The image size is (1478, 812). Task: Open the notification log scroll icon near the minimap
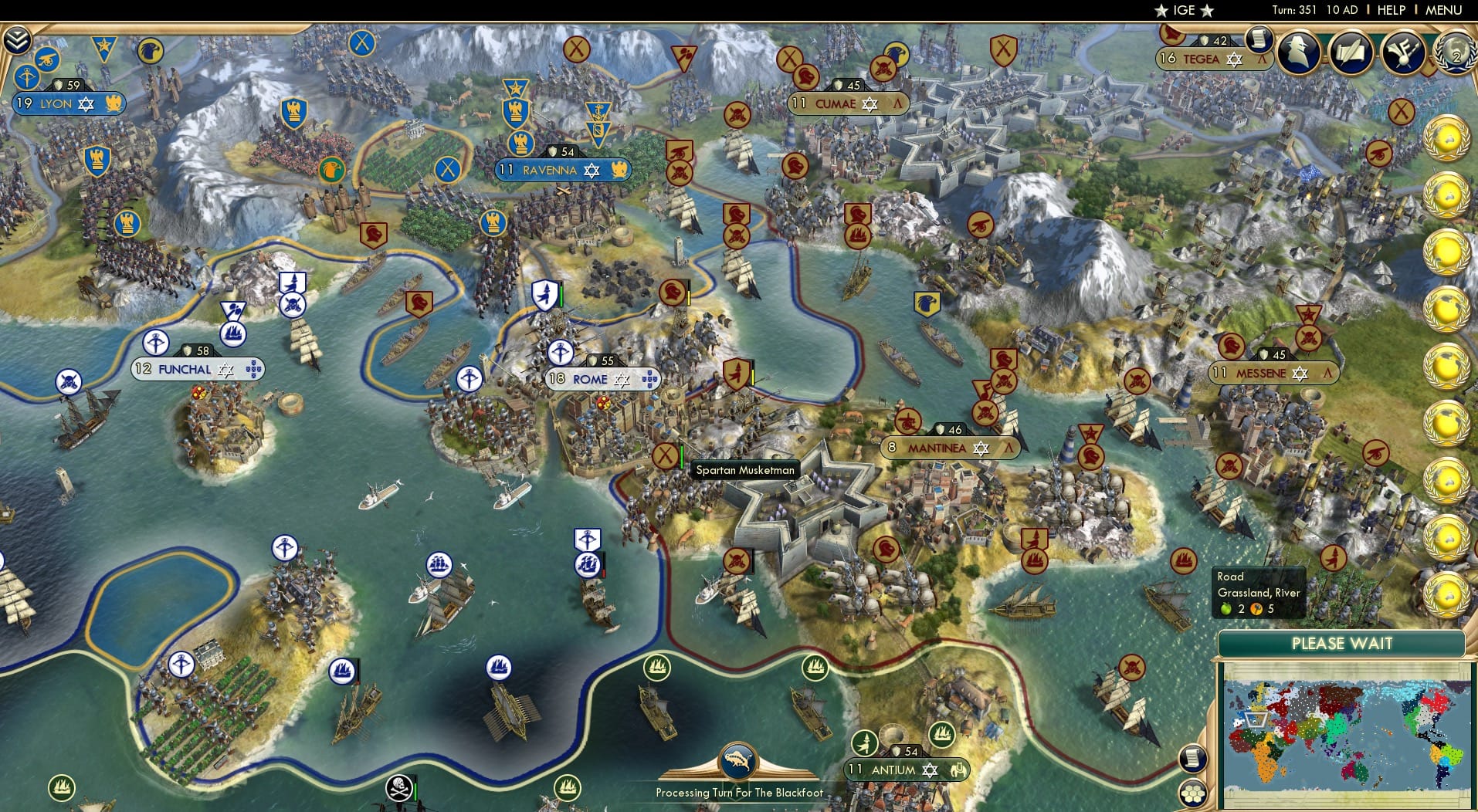1194,759
